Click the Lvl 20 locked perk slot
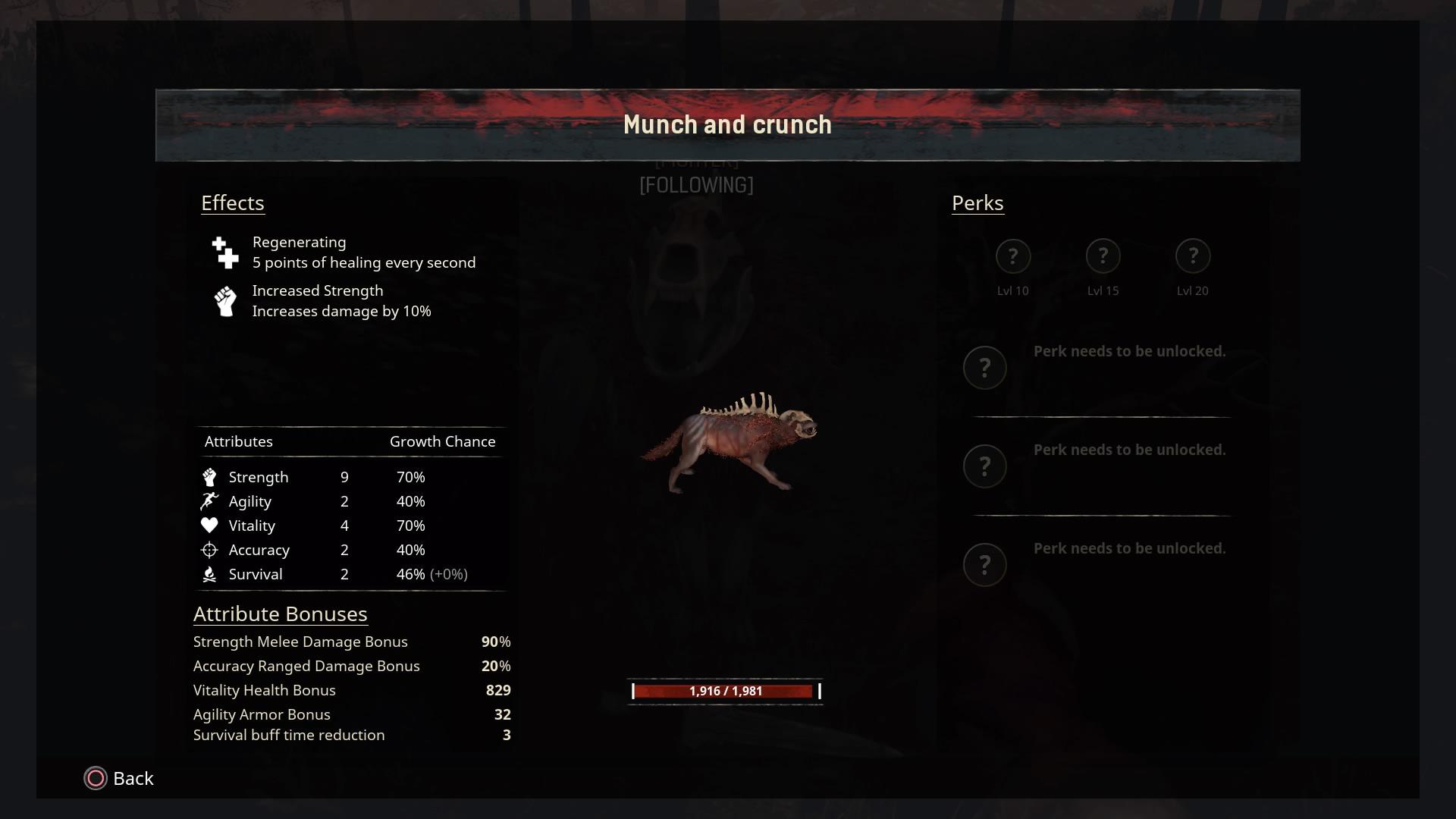Image resolution: width=1456 pixels, height=819 pixels. pyautogui.click(x=1193, y=256)
